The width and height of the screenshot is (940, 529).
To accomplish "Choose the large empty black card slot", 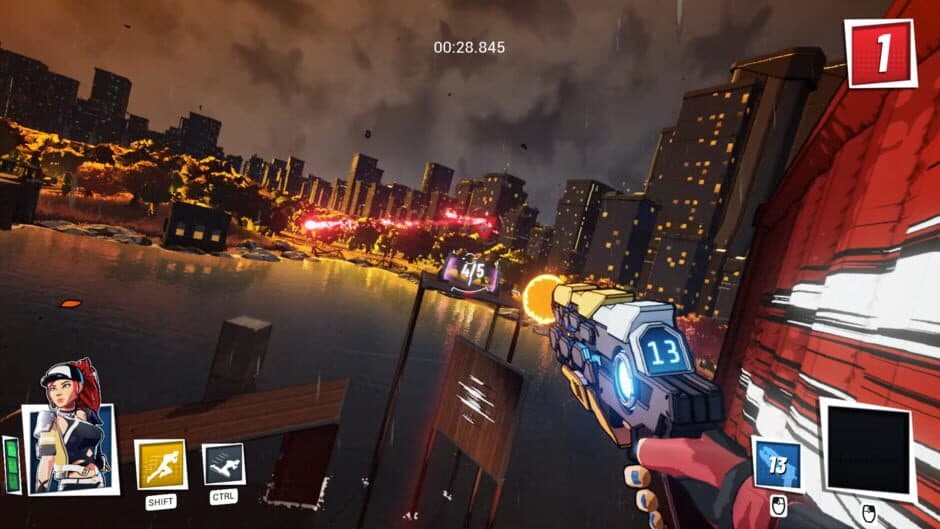I will click(868, 449).
